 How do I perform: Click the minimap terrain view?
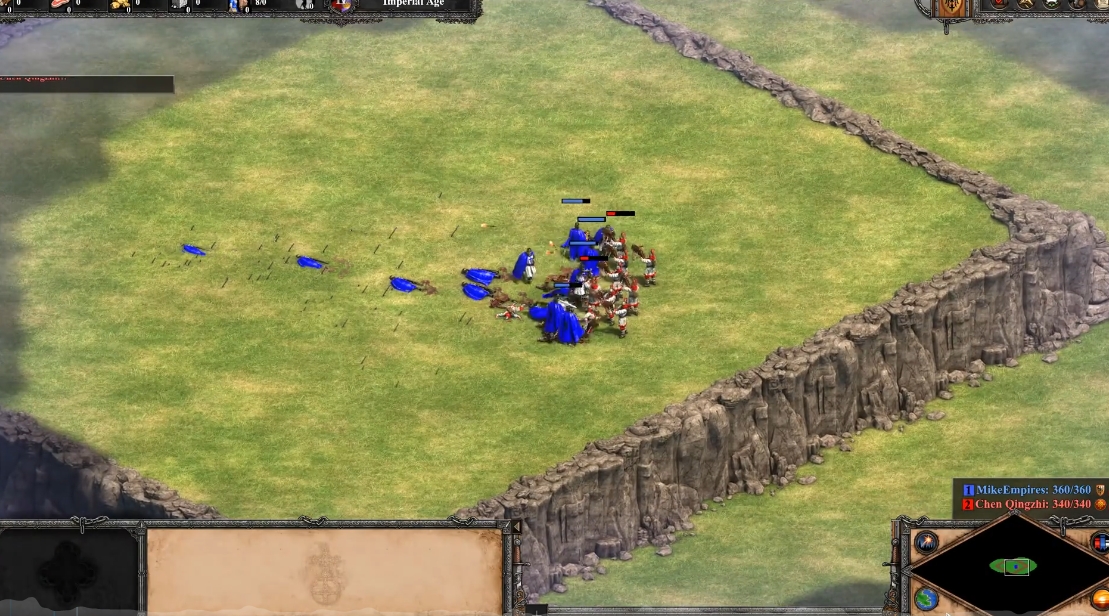1014,566
